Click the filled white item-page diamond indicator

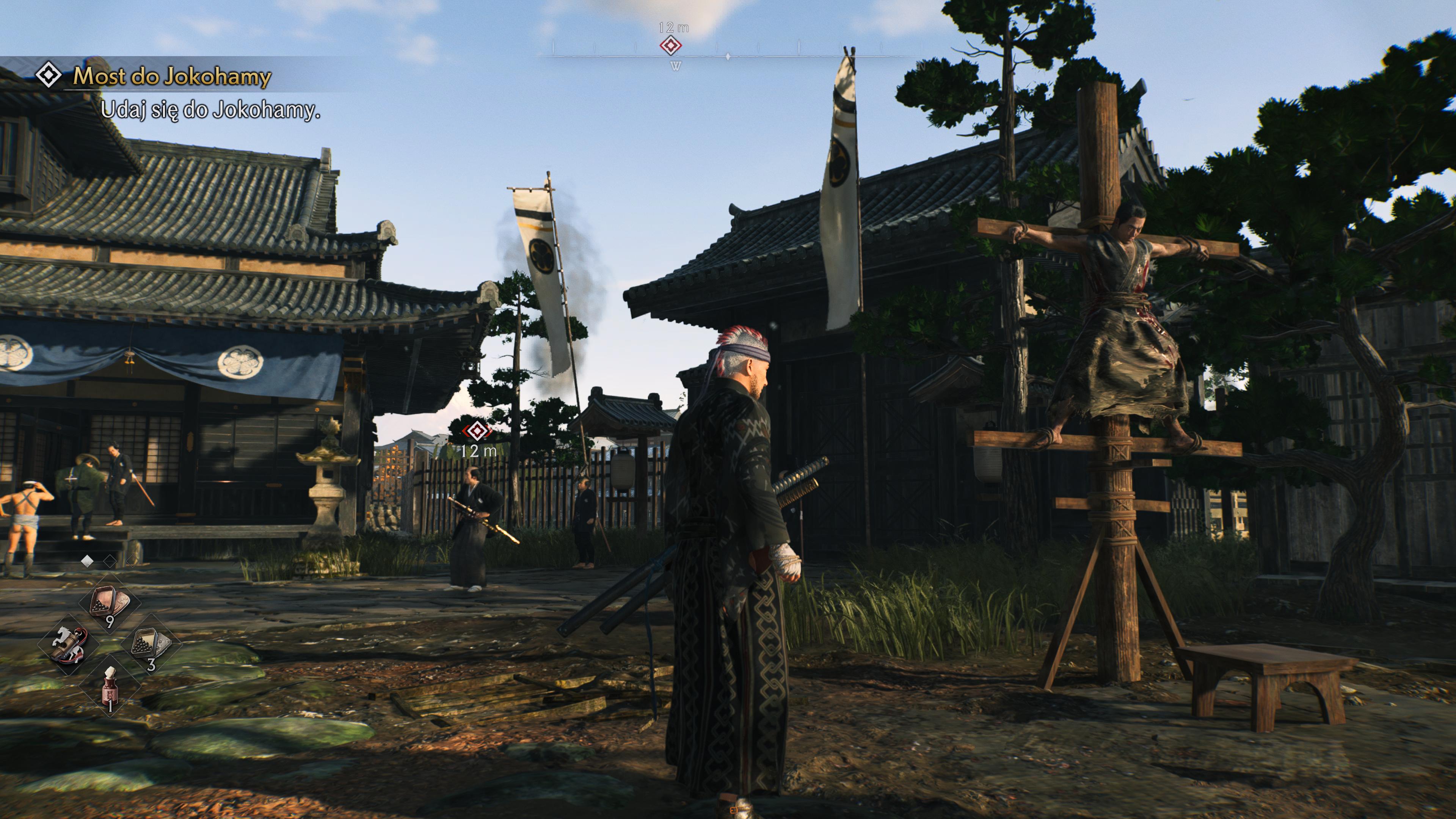click(87, 561)
